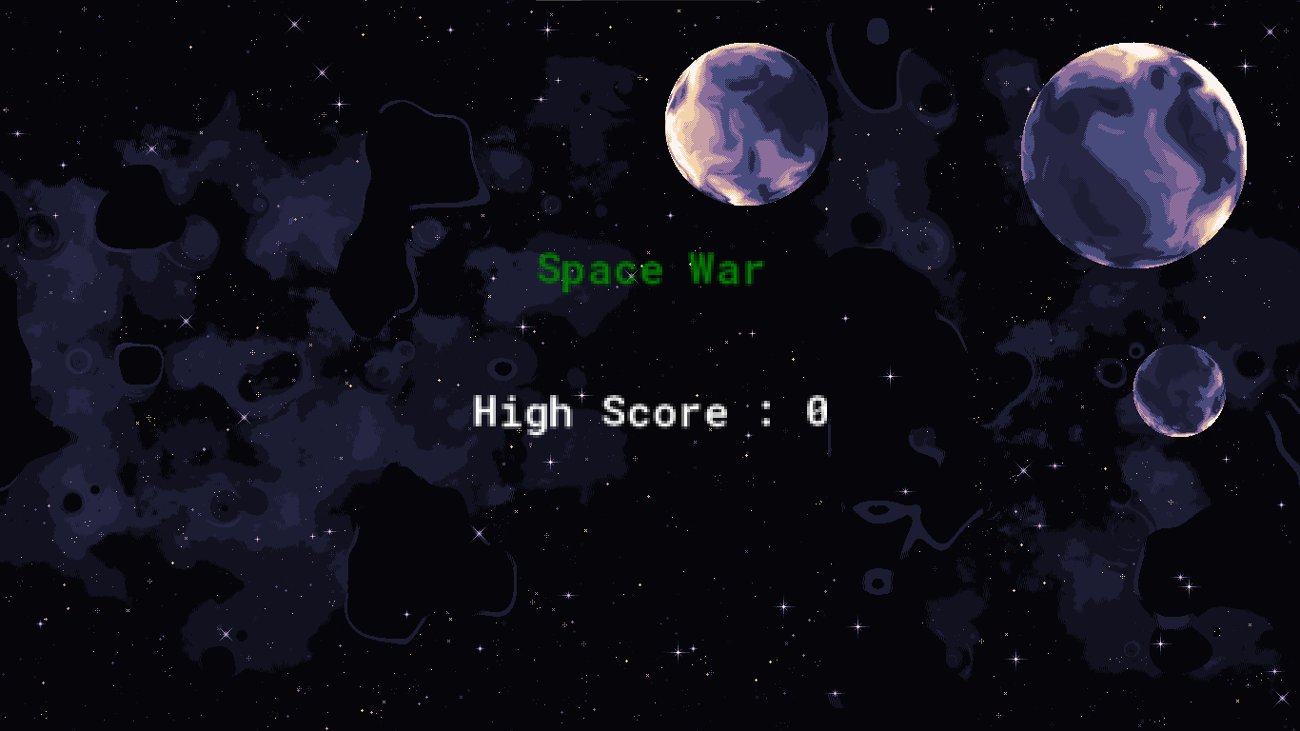Screen dimensions: 1300x731
Task: Click the word 'High' in the score line
Action: coord(520,412)
